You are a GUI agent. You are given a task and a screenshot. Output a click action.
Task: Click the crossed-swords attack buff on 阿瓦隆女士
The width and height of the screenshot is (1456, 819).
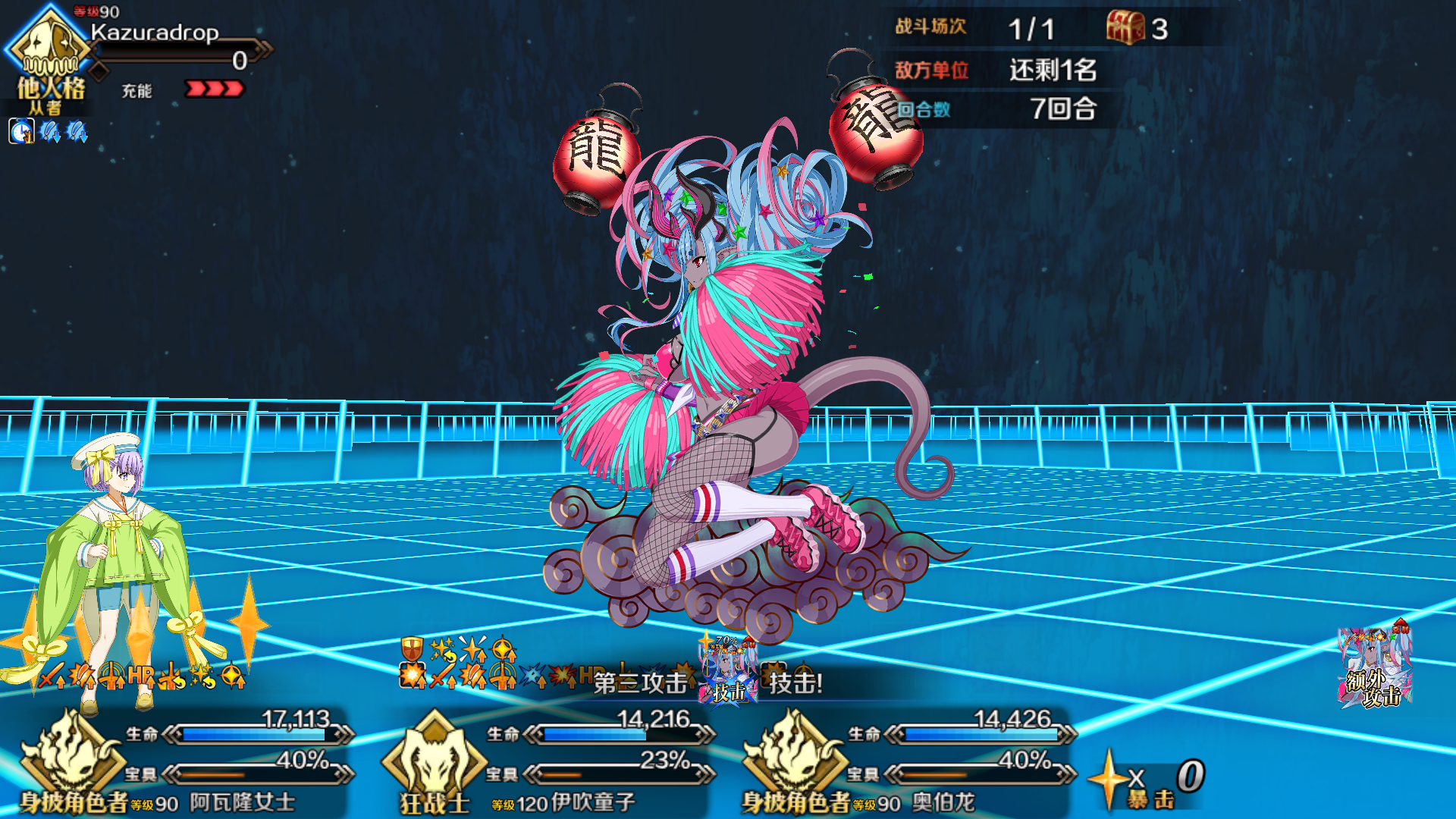click(x=49, y=679)
